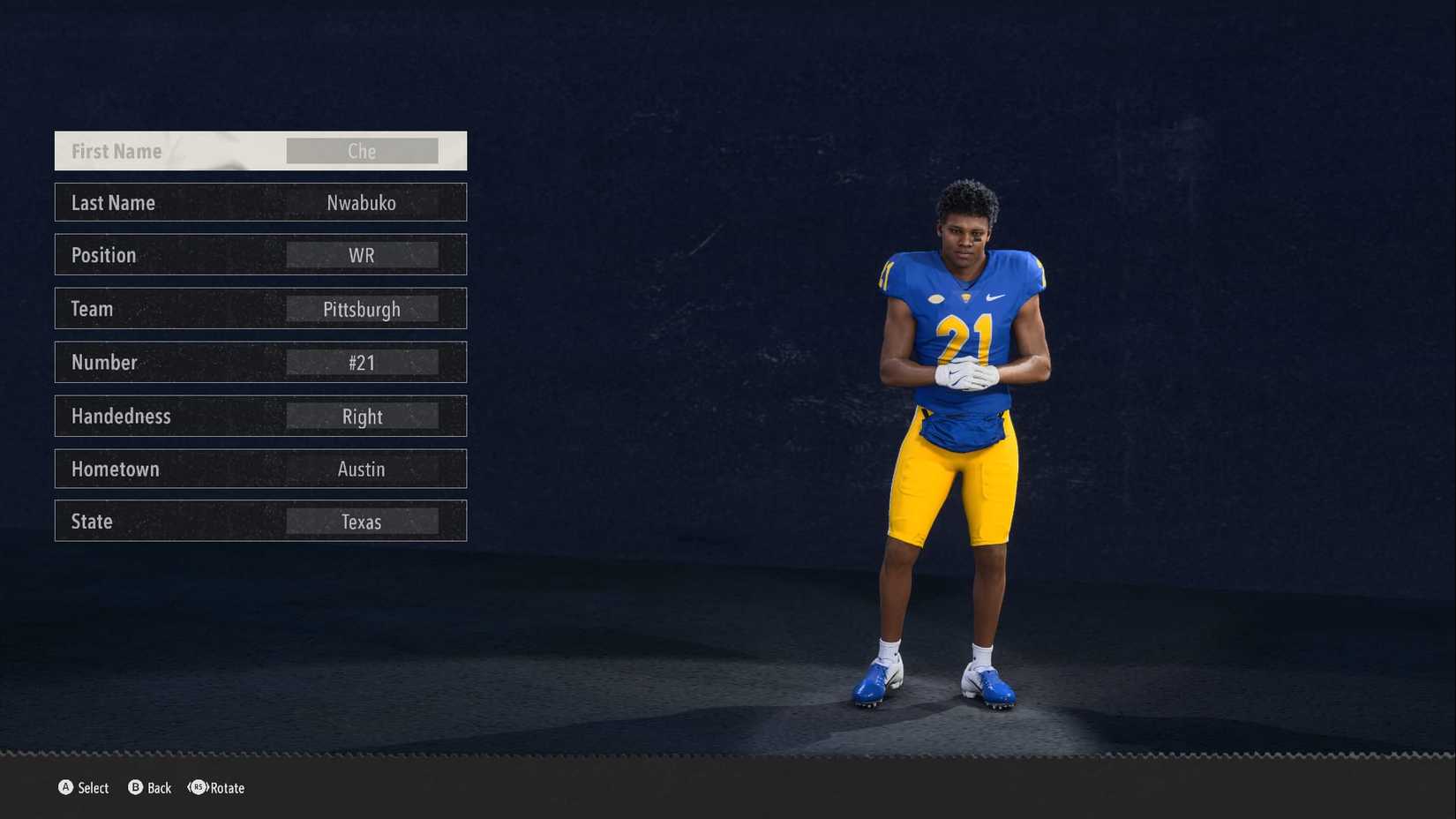Click the Select label in bottom bar
1456x819 pixels.
(x=94, y=788)
